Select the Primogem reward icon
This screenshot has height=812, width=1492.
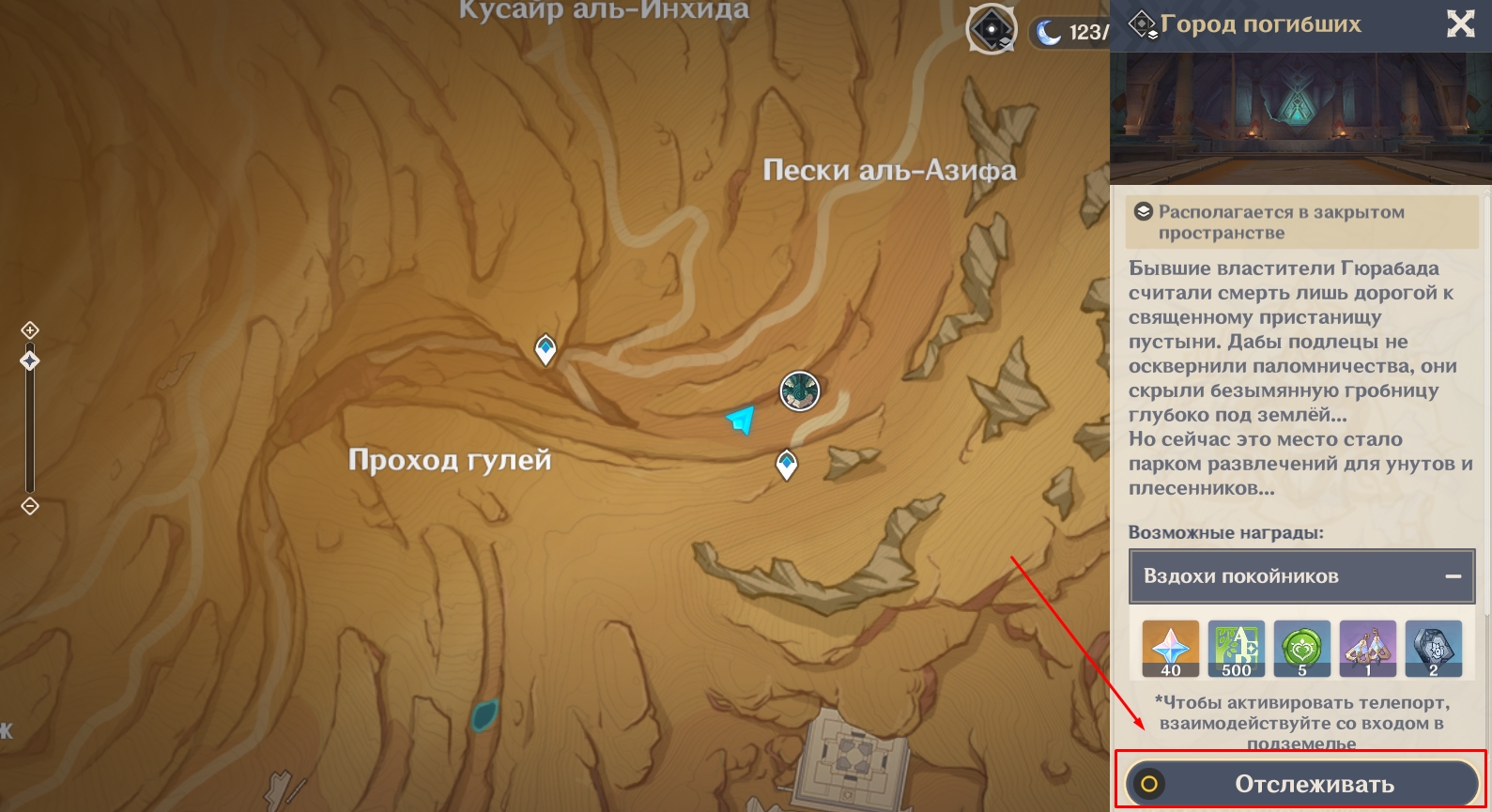1170,648
